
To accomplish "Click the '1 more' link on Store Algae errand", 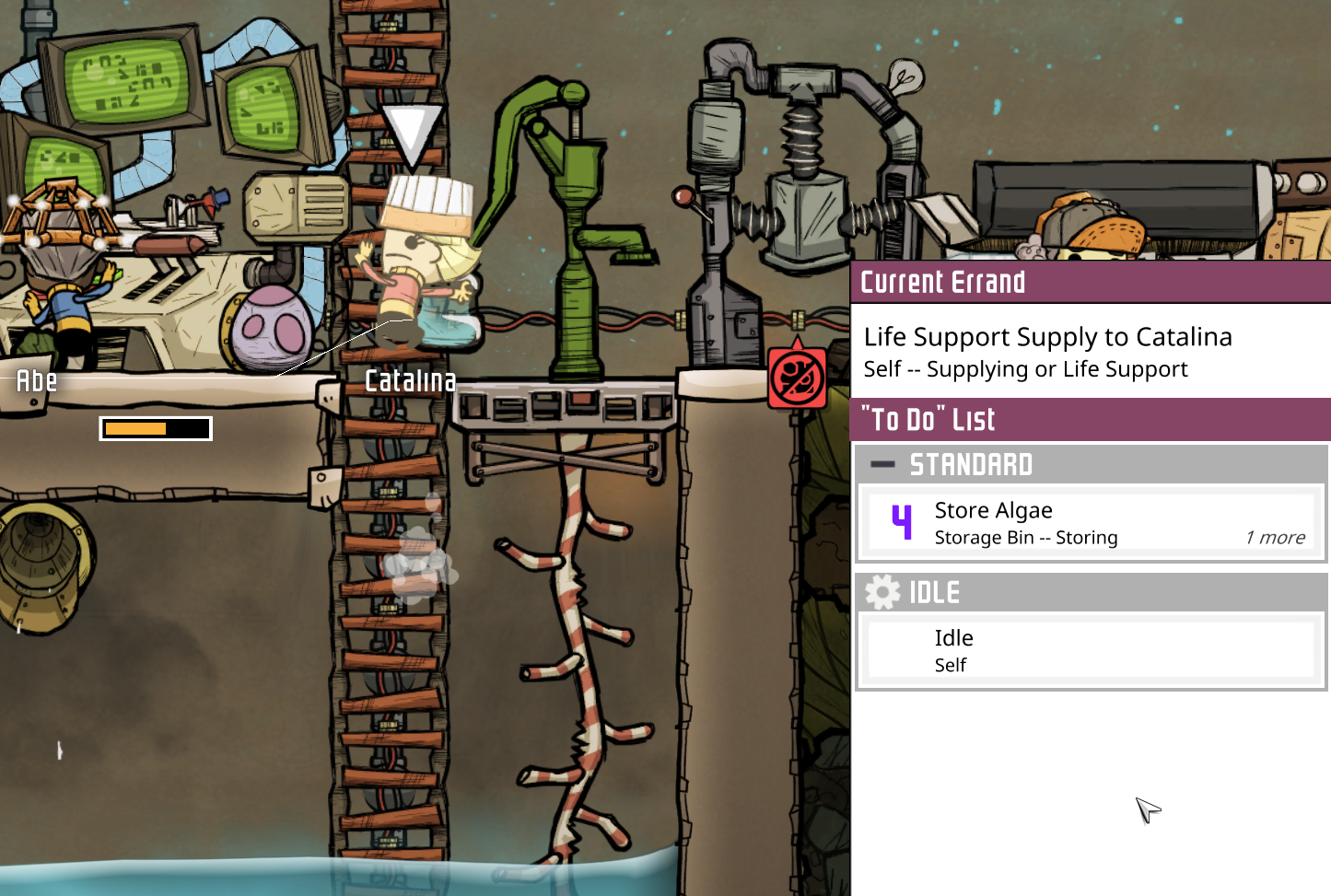I will tap(1275, 538).
